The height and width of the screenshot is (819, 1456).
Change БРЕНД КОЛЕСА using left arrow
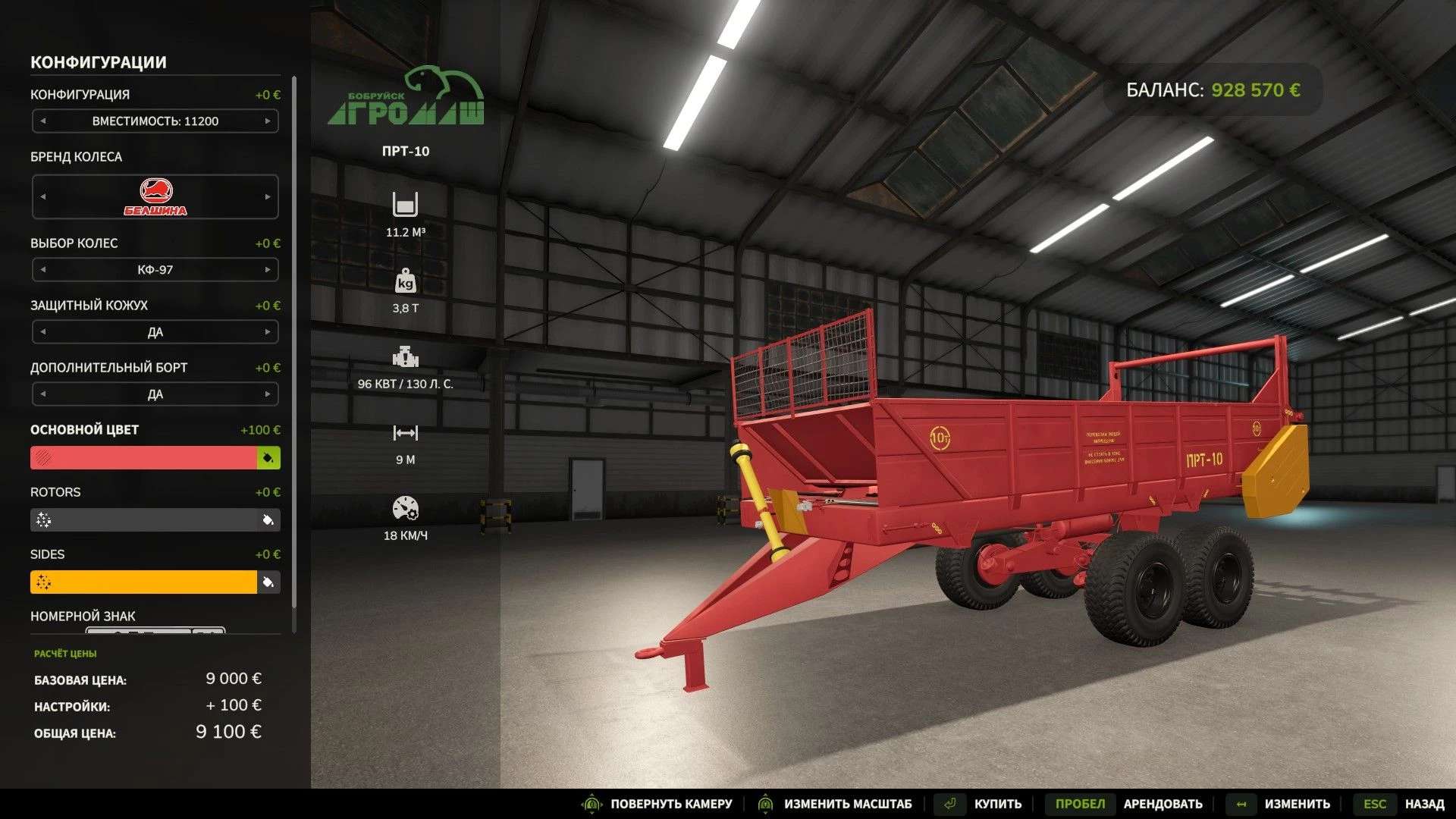pyautogui.click(x=42, y=196)
